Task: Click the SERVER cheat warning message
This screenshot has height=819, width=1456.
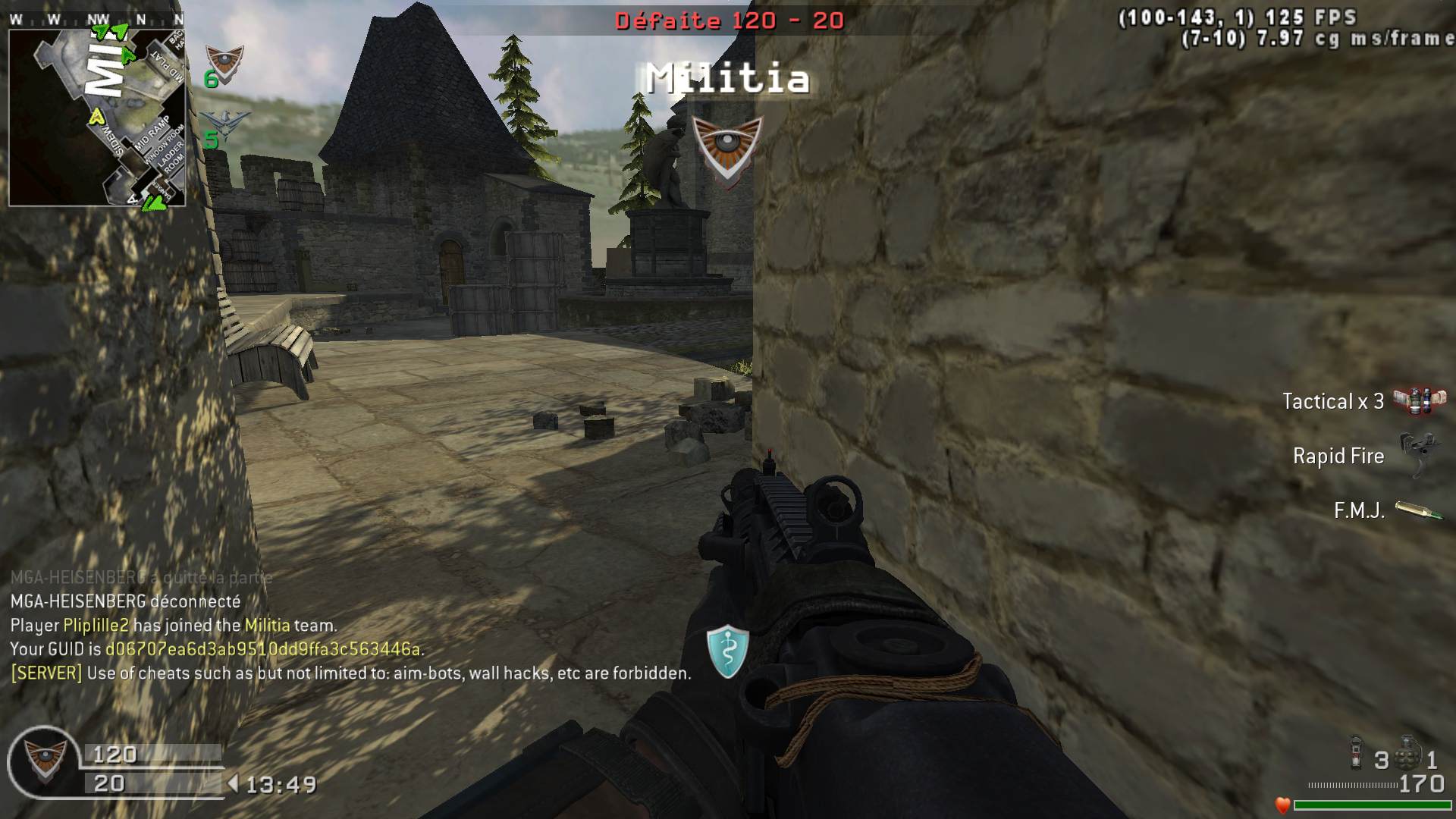Action: pos(350,673)
